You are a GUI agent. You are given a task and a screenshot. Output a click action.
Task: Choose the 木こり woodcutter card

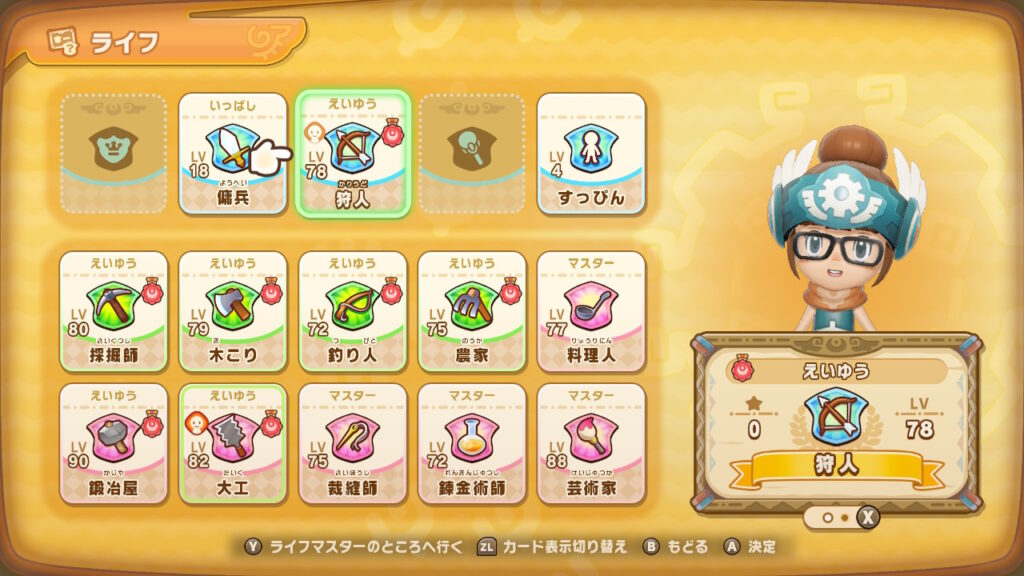point(232,311)
